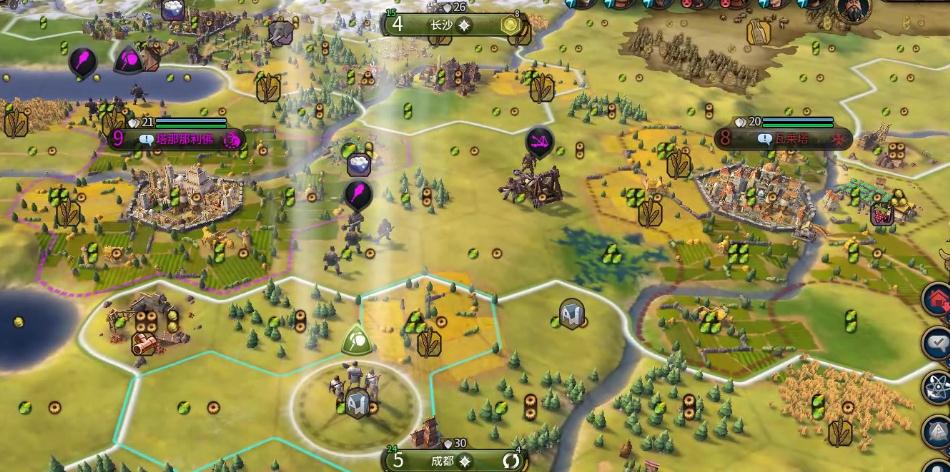Click the green flag above the selected unit
The width and height of the screenshot is (950, 472).
tap(356, 341)
